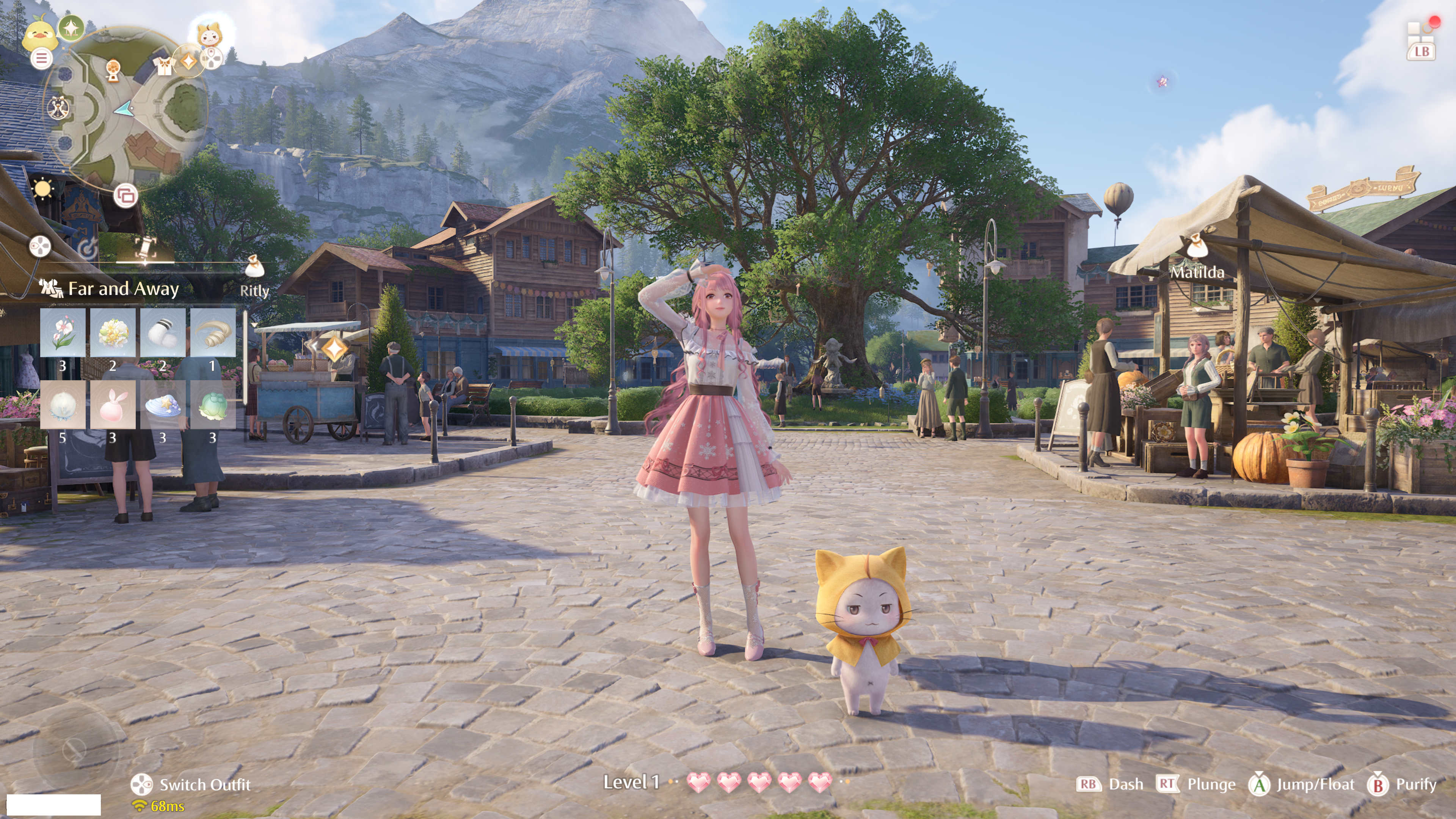The height and width of the screenshot is (819, 1456).
Task: Select the blue starry seashell slot
Action: [x=163, y=405]
